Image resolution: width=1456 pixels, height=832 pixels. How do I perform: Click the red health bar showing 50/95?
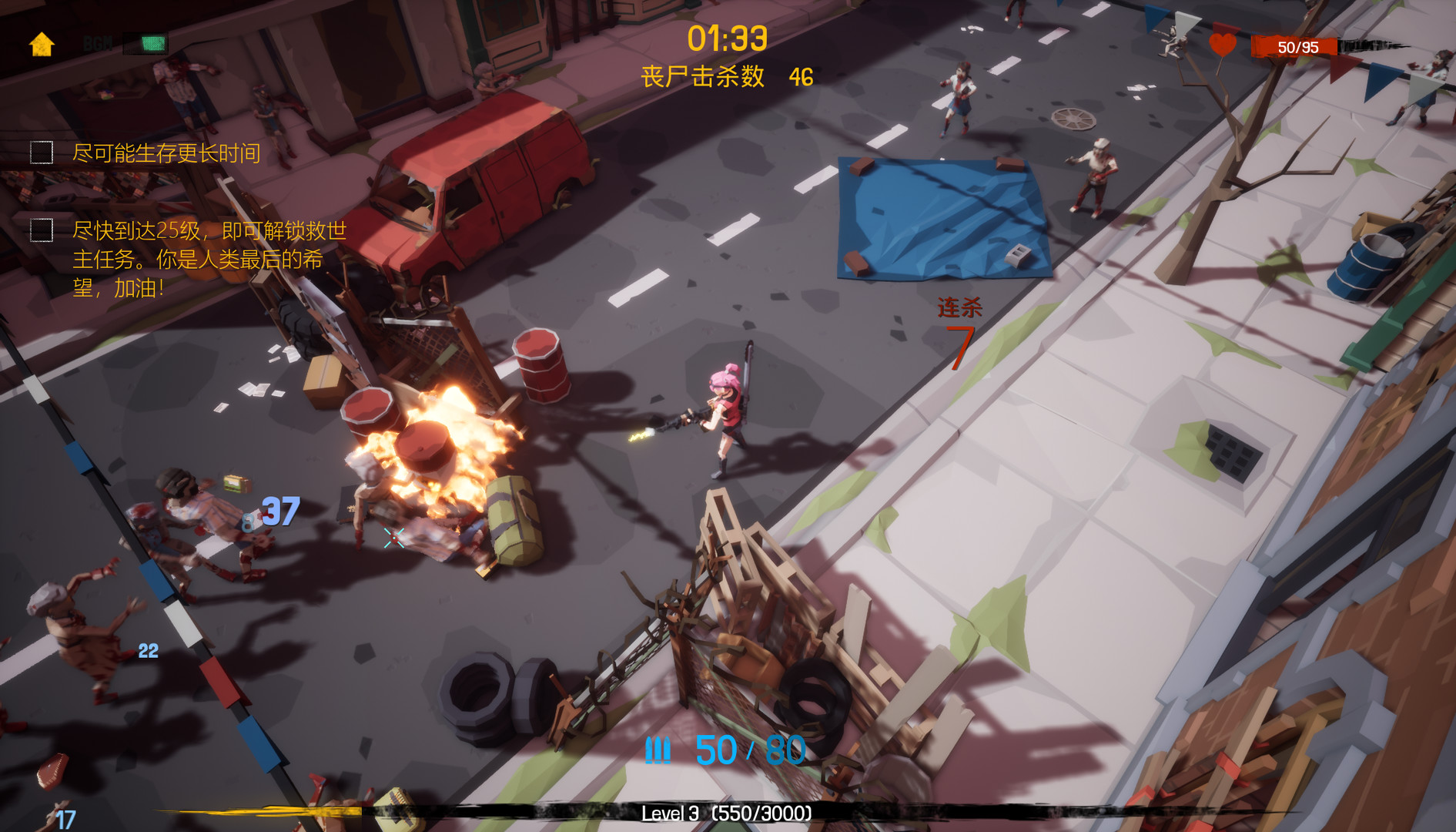[1303, 46]
